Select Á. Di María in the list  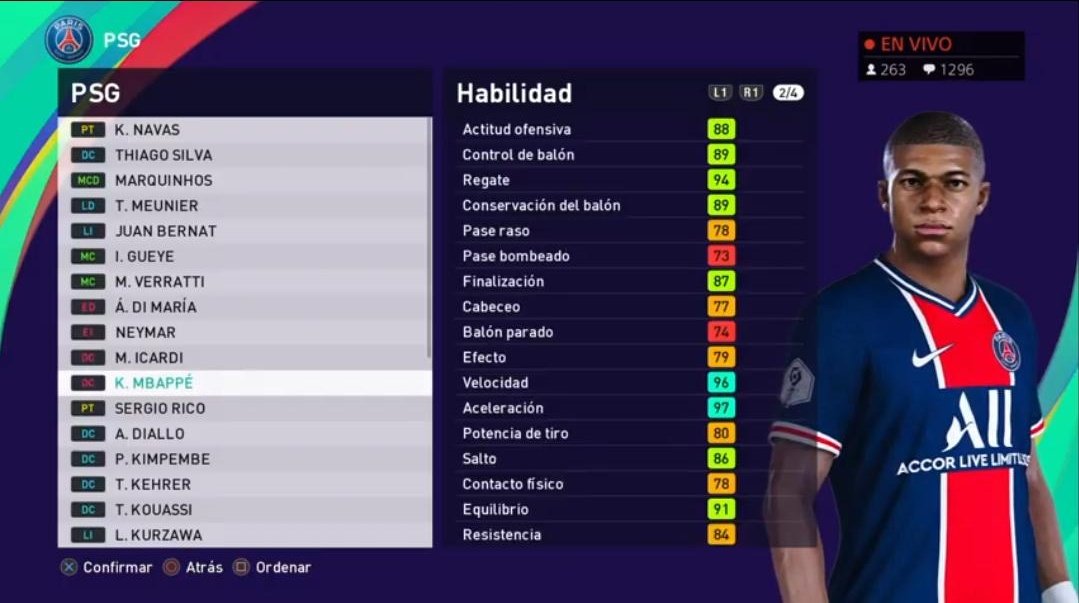pos(245,307)
